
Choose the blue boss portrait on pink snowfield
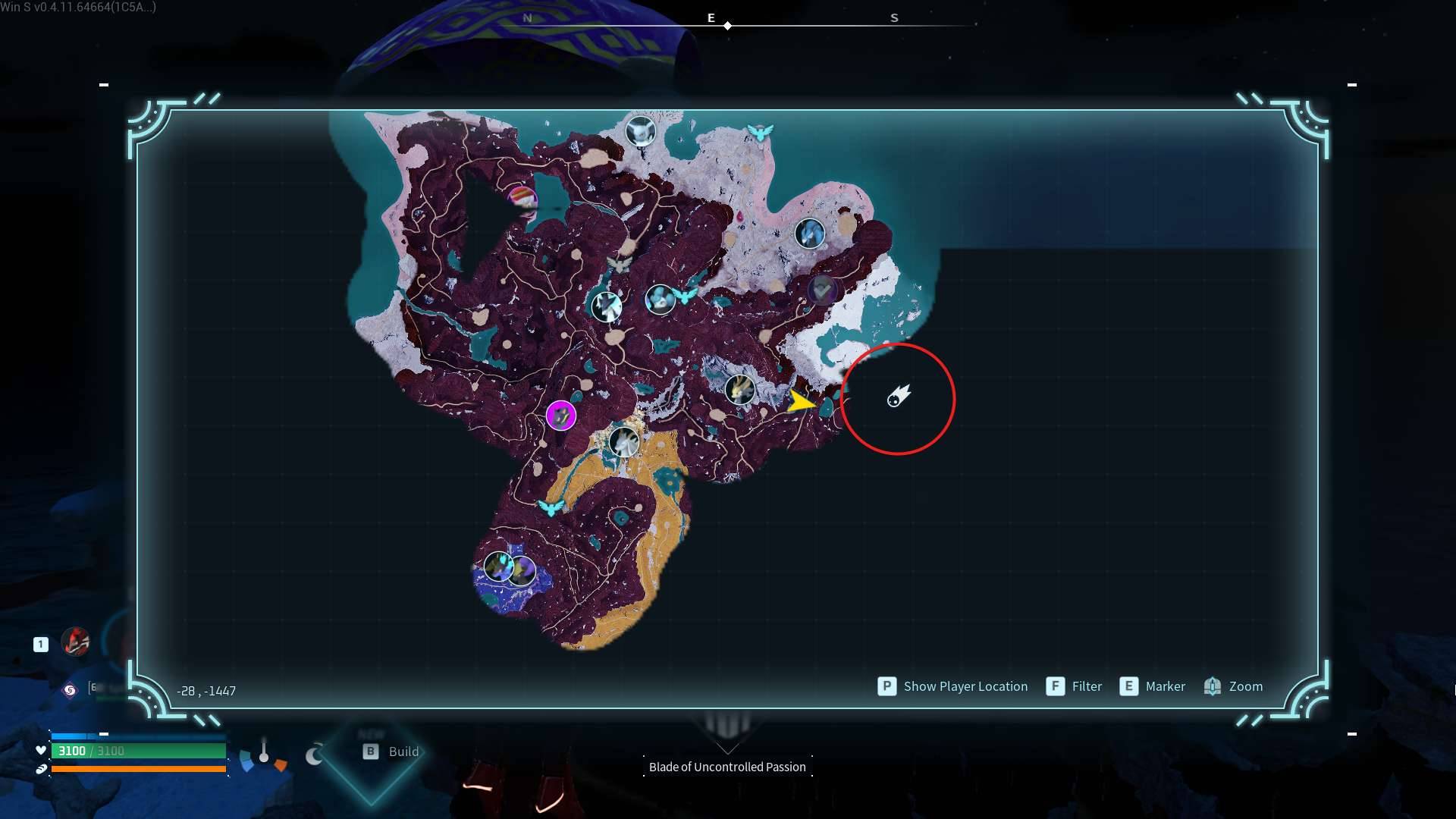pos(809,233)
